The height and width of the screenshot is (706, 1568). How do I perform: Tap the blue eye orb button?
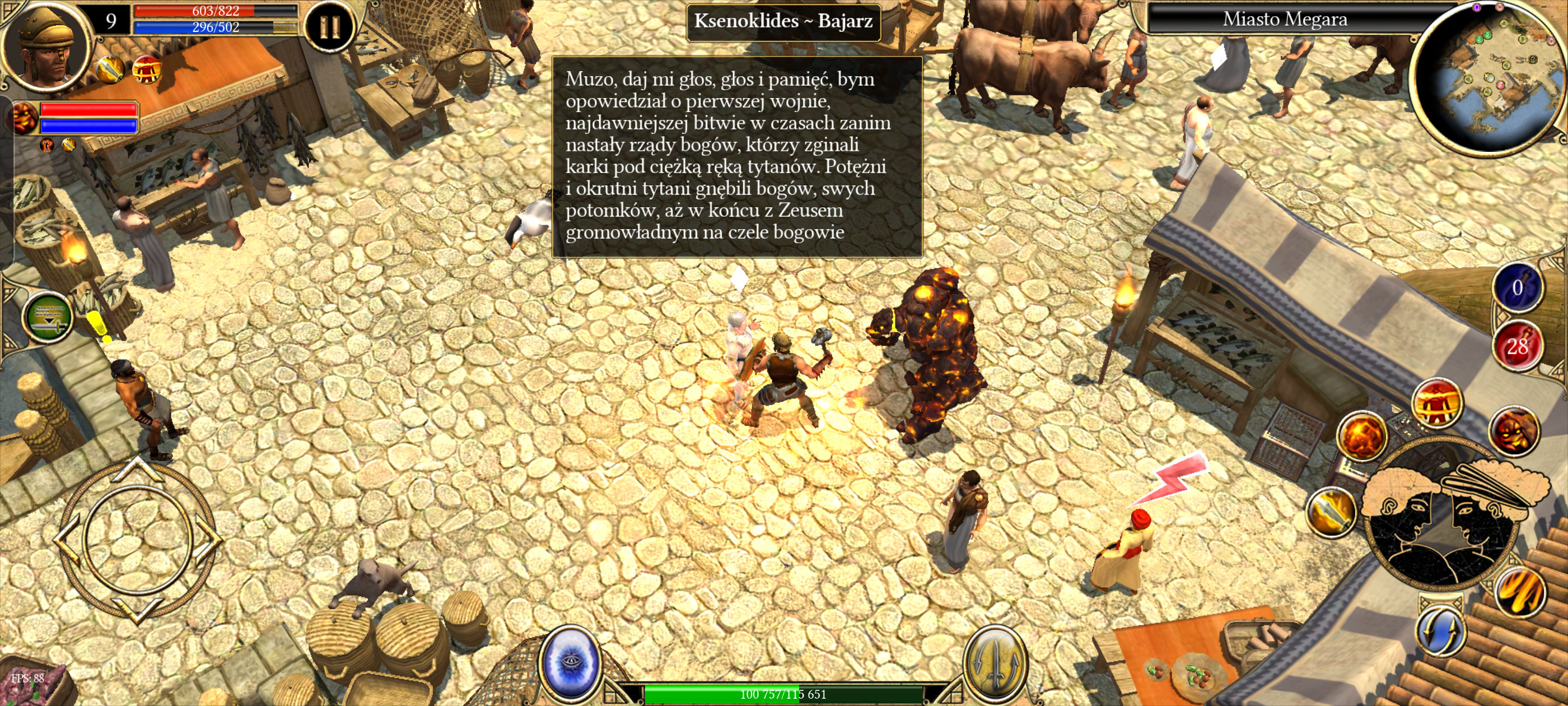pos(570,663)
